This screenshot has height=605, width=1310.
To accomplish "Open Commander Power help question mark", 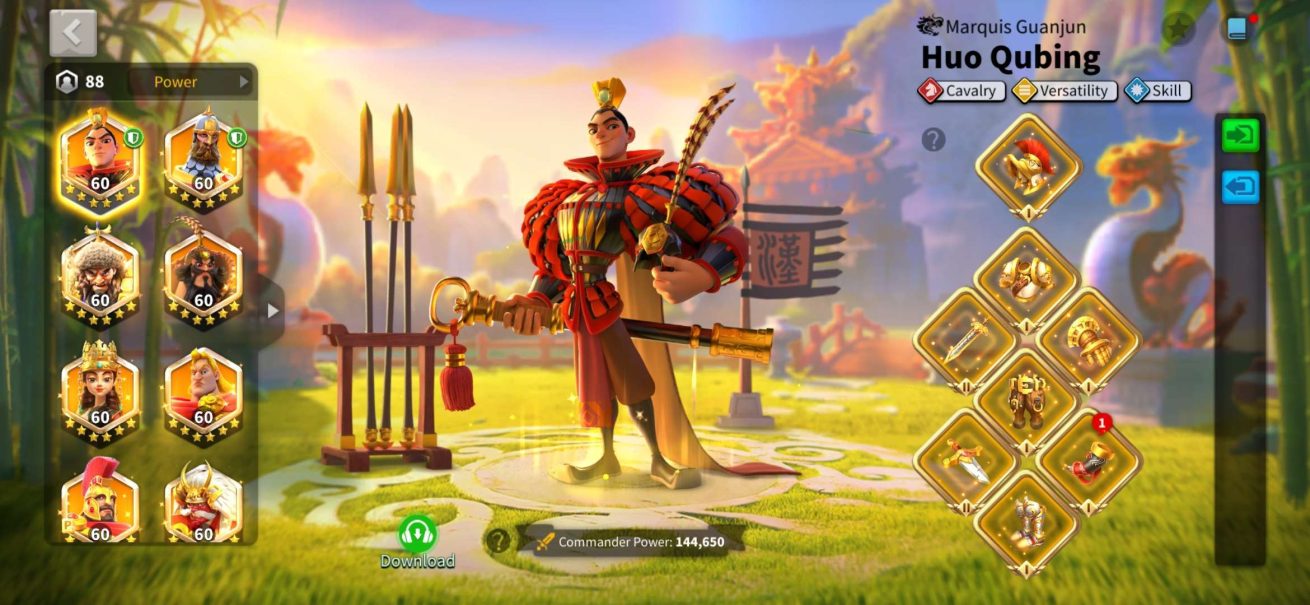I will [x=497, y=542].
